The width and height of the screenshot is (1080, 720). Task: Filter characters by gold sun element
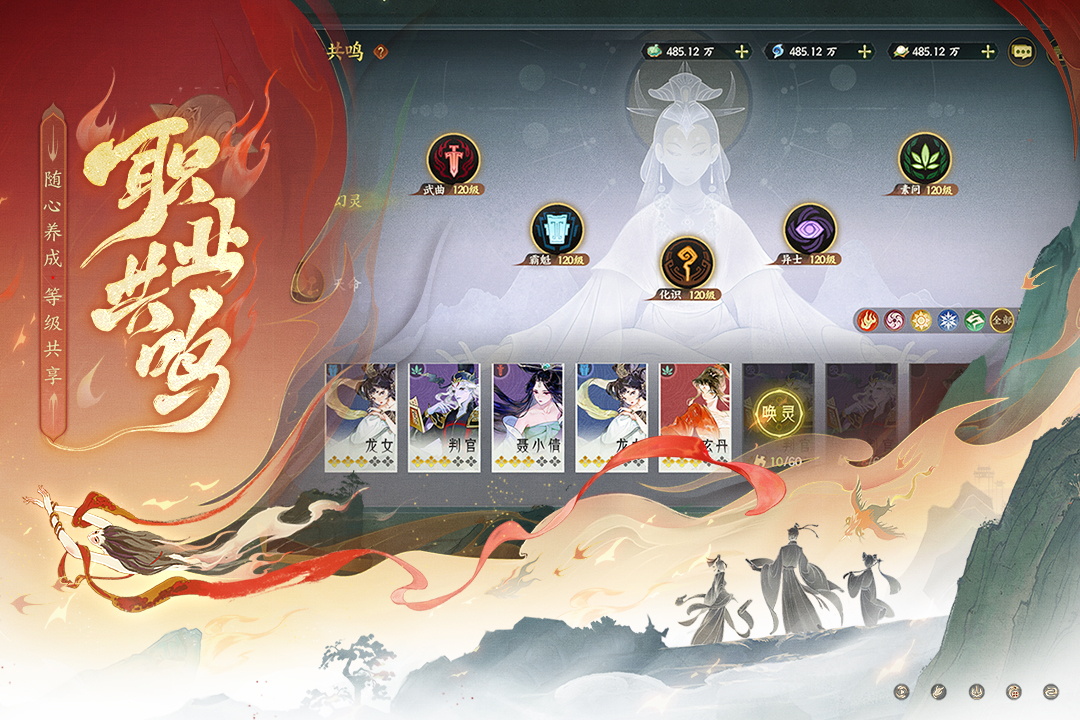coord(921,321)
